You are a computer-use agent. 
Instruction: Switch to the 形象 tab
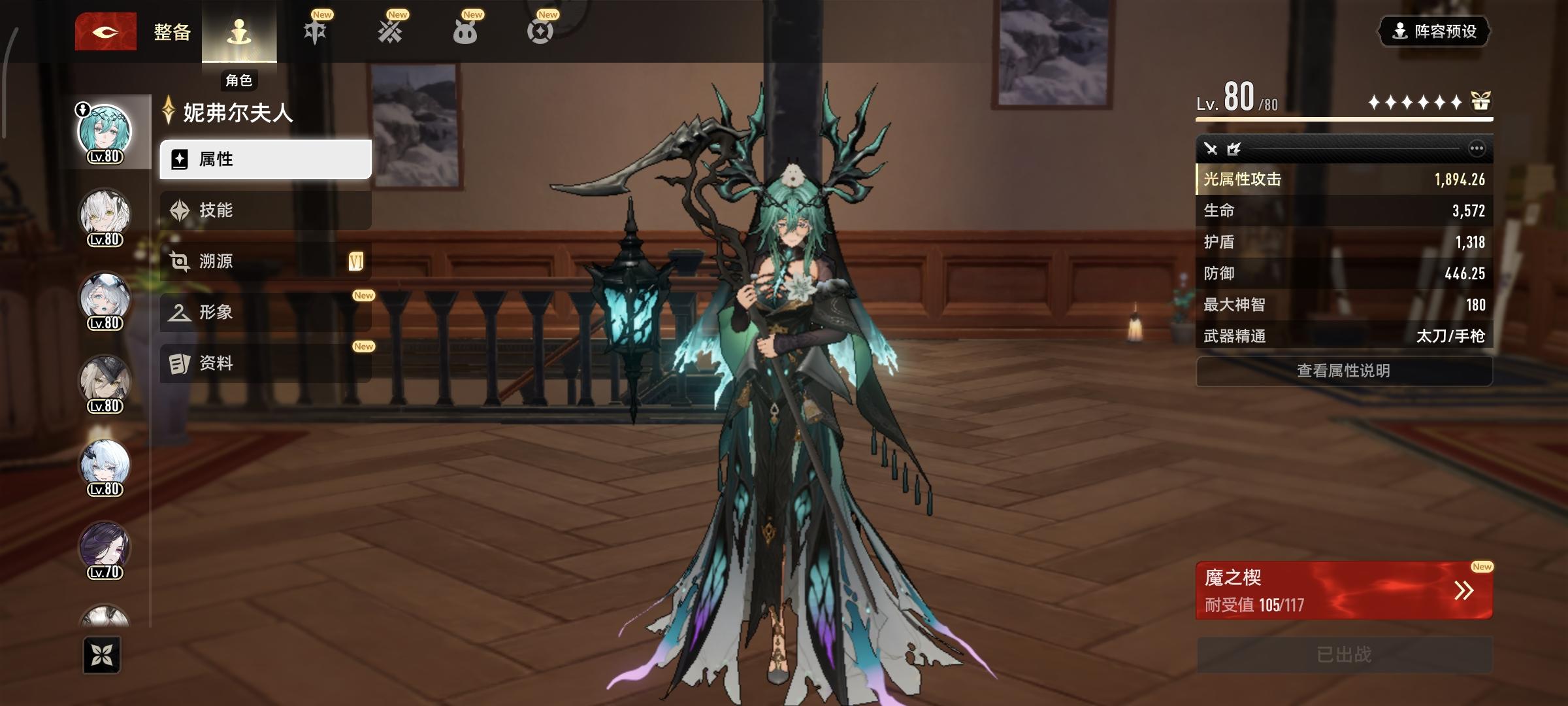[x=216, y=312]
